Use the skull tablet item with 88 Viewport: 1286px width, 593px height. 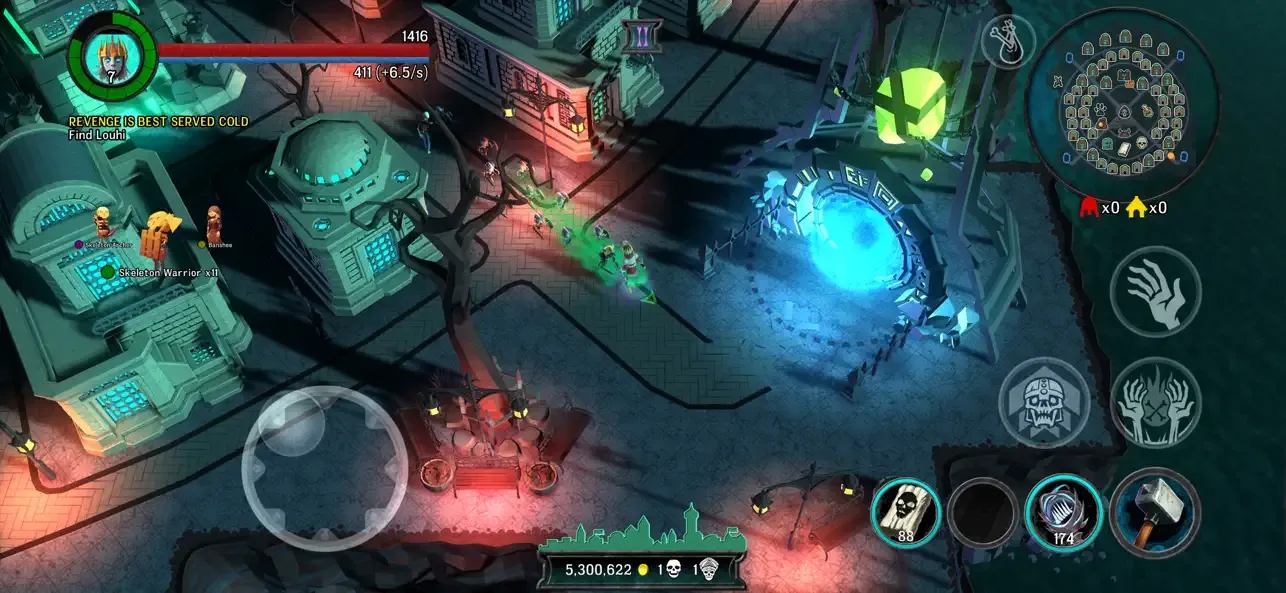tap(906, 511)
